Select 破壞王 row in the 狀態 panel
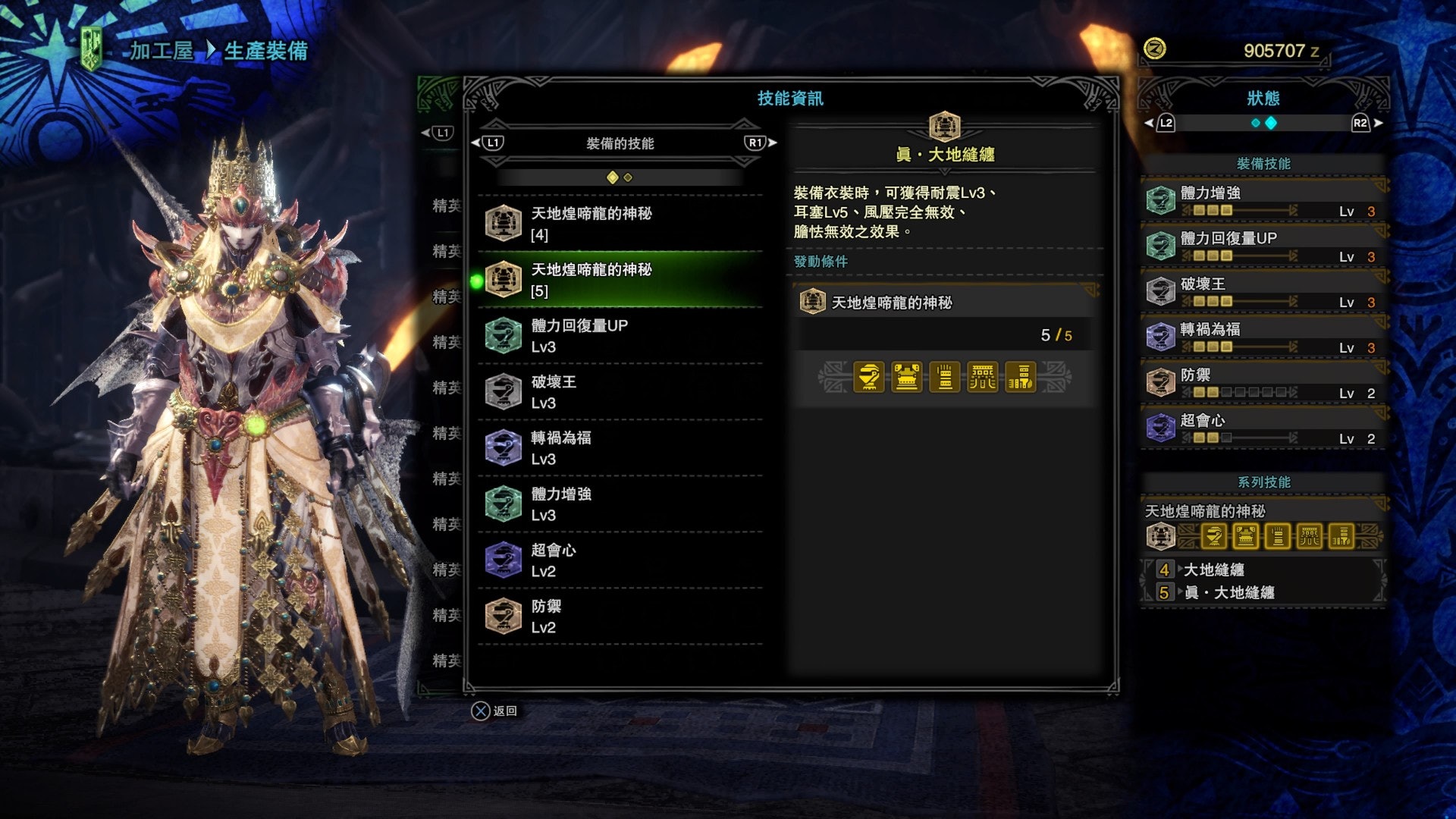 pyautogui.click(x=1263, y=292)
